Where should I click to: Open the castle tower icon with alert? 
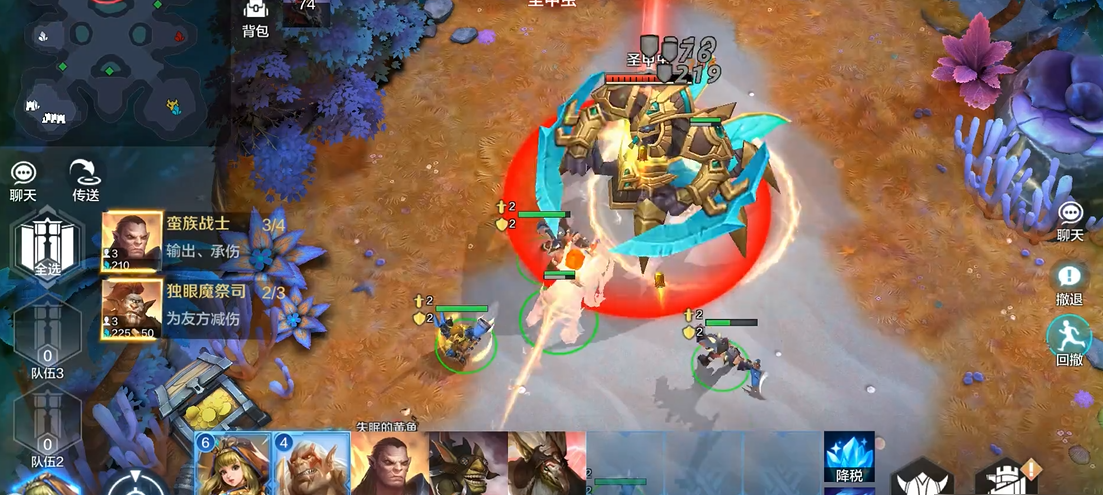coord(1005,478)
